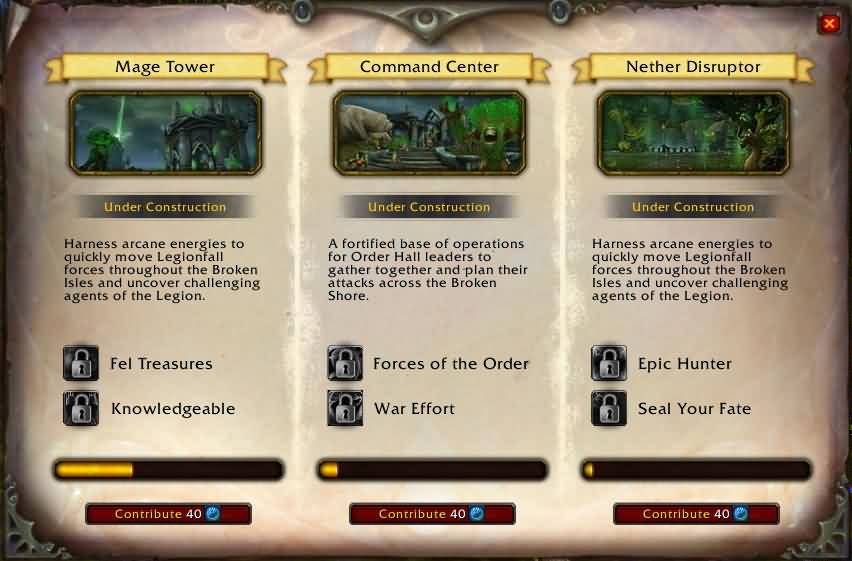
Task: Choose the Seal Your Fate lock icon
Action: tap(609, 408)
